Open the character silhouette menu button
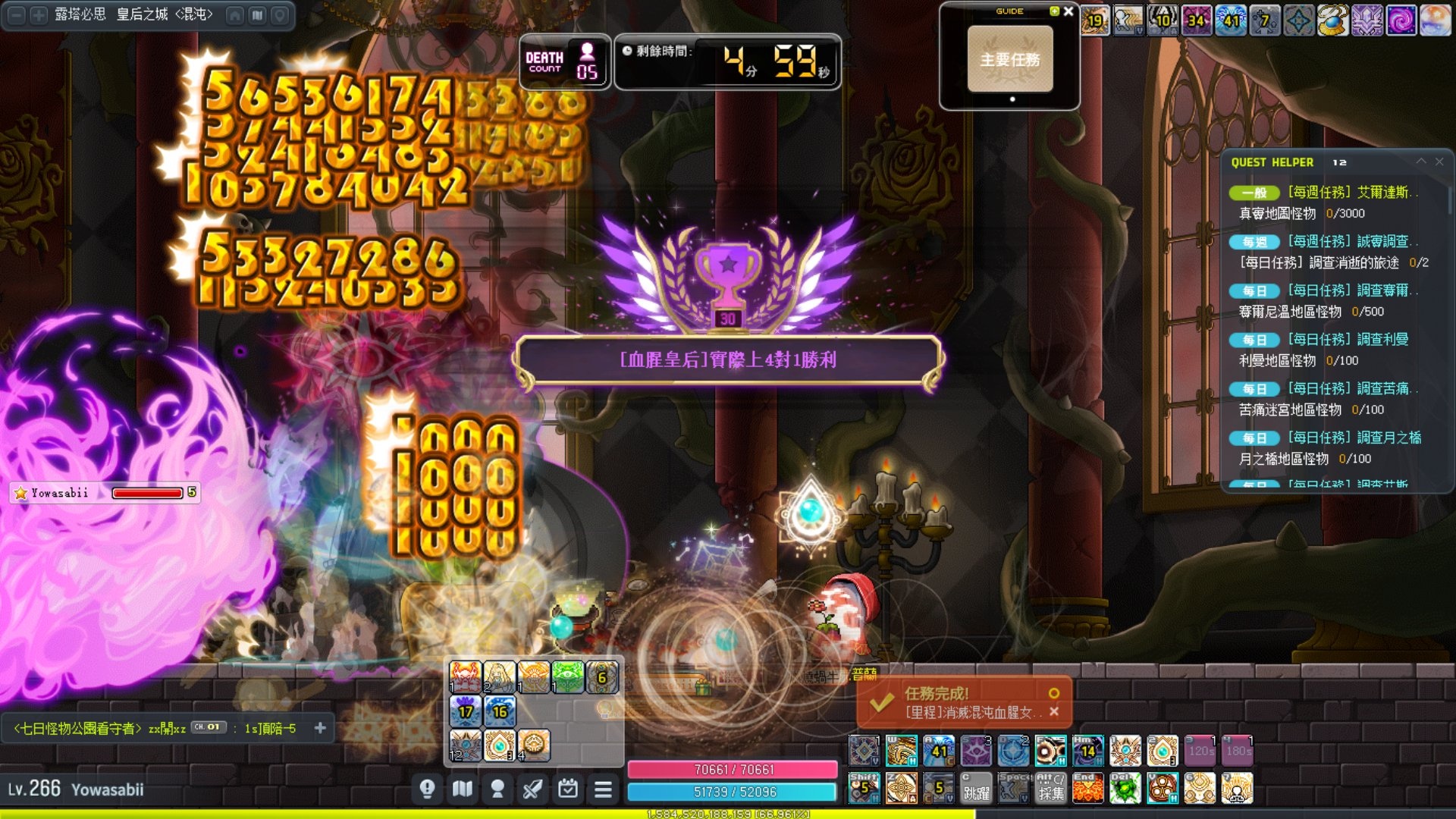1456x819 pixels. click(497, 789)
